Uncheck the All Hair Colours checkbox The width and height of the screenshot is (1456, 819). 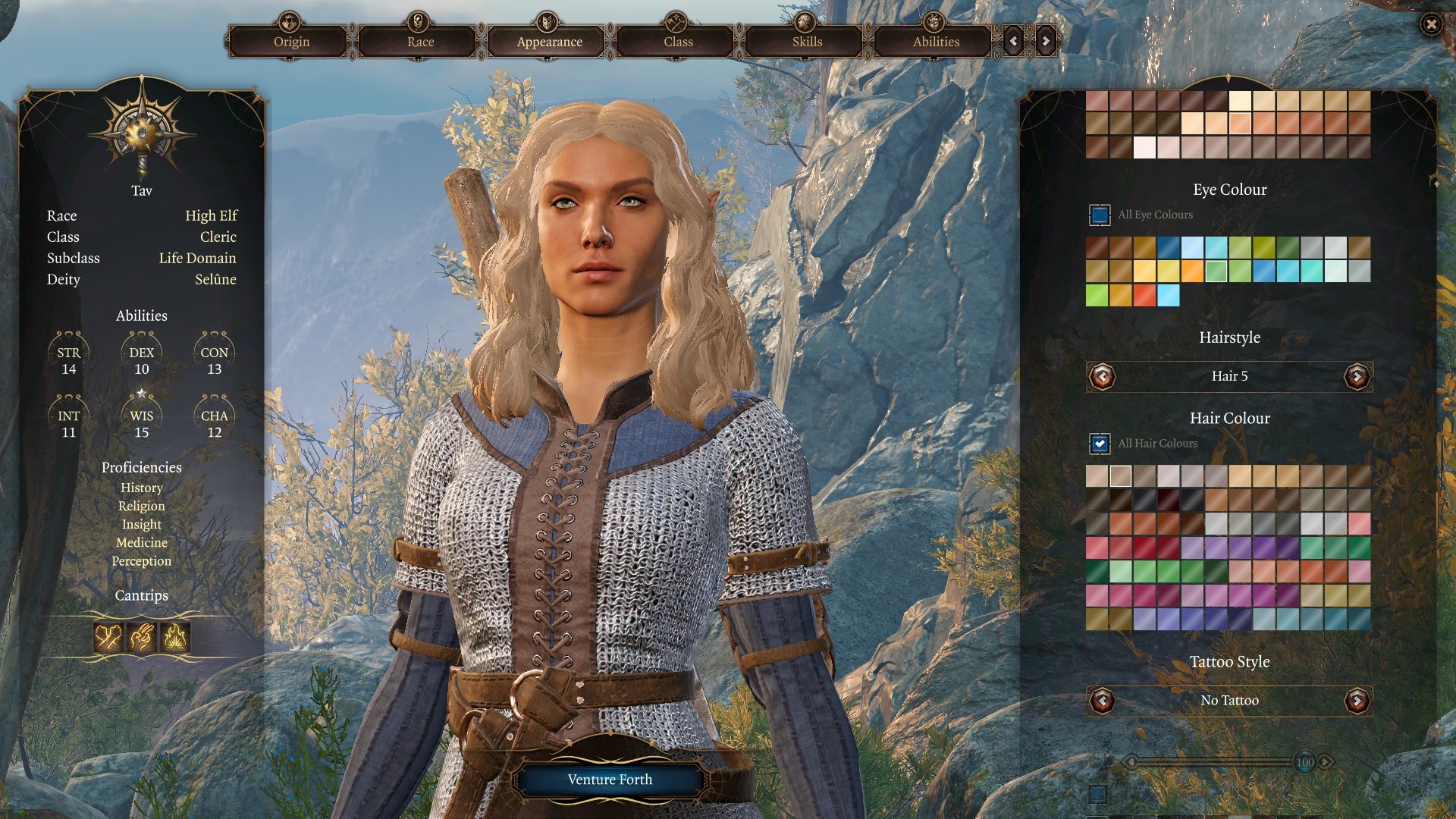tap(1100, 444)
